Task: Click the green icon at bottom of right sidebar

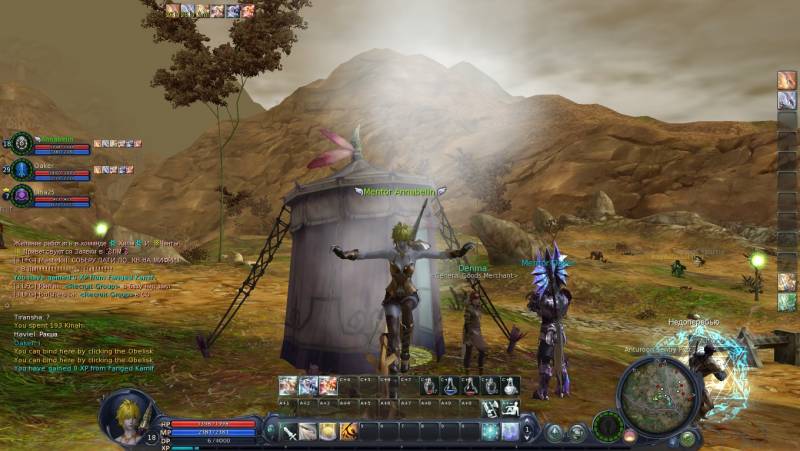Action: pyautogui.click(x=787, y=301)
